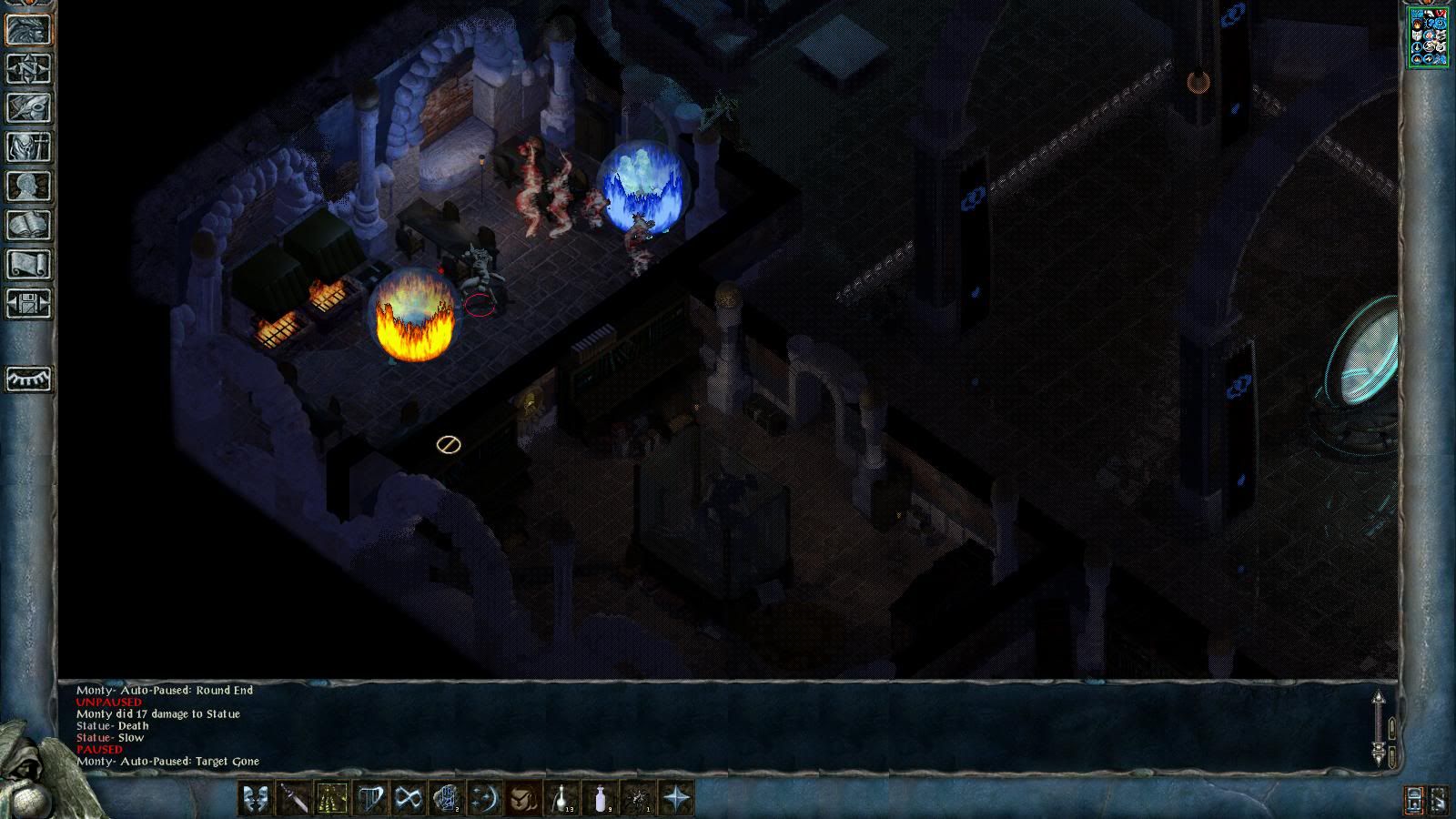1456x819 pixels.
Task: Open the journal quill button
Action: 28,107
